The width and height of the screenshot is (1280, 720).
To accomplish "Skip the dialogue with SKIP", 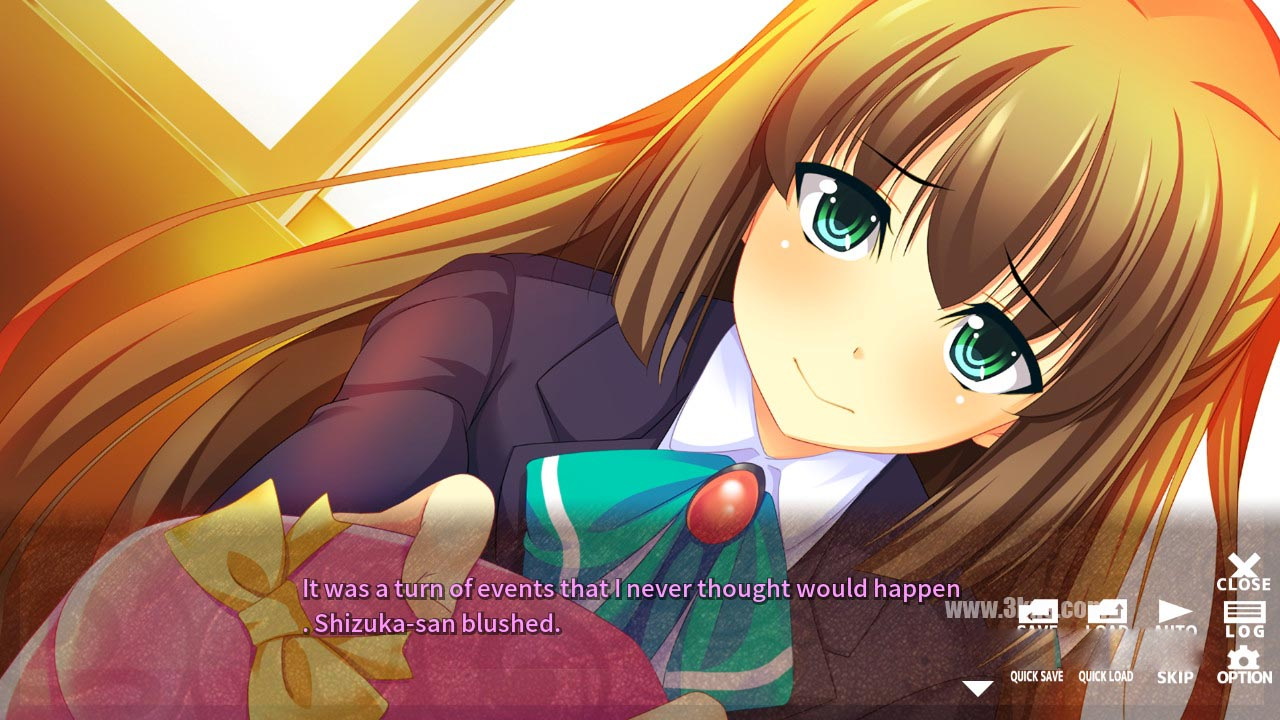I will click(1175, 677).
